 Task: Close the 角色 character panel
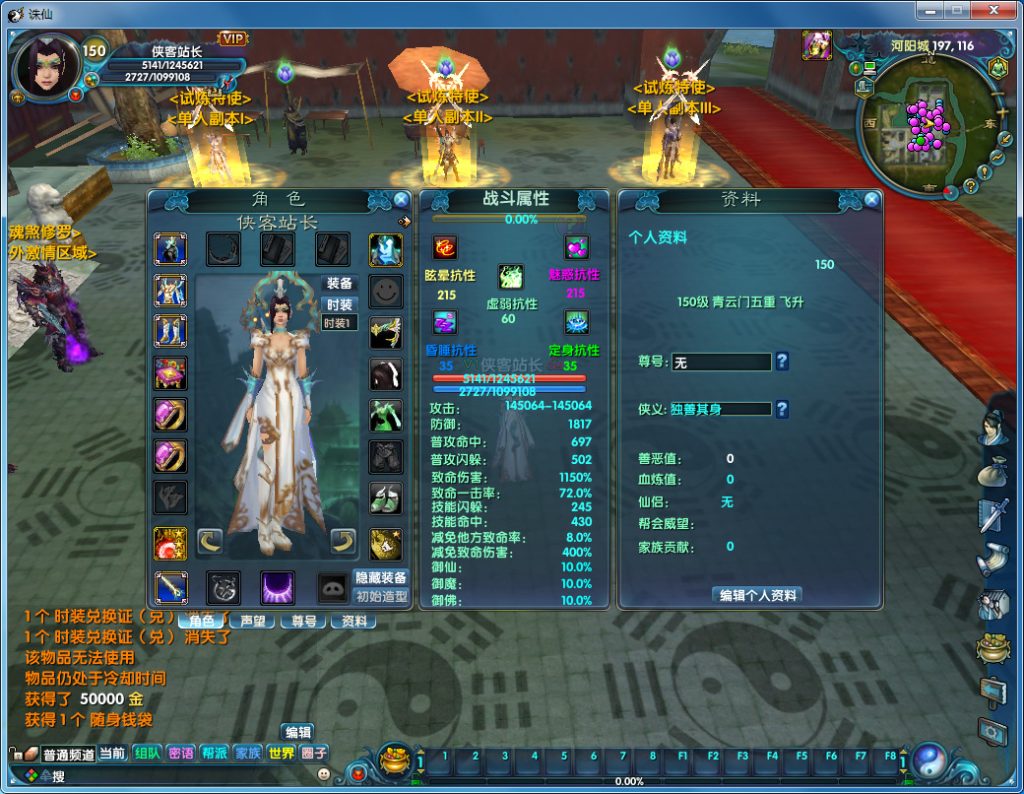click(x=401, y=199)
